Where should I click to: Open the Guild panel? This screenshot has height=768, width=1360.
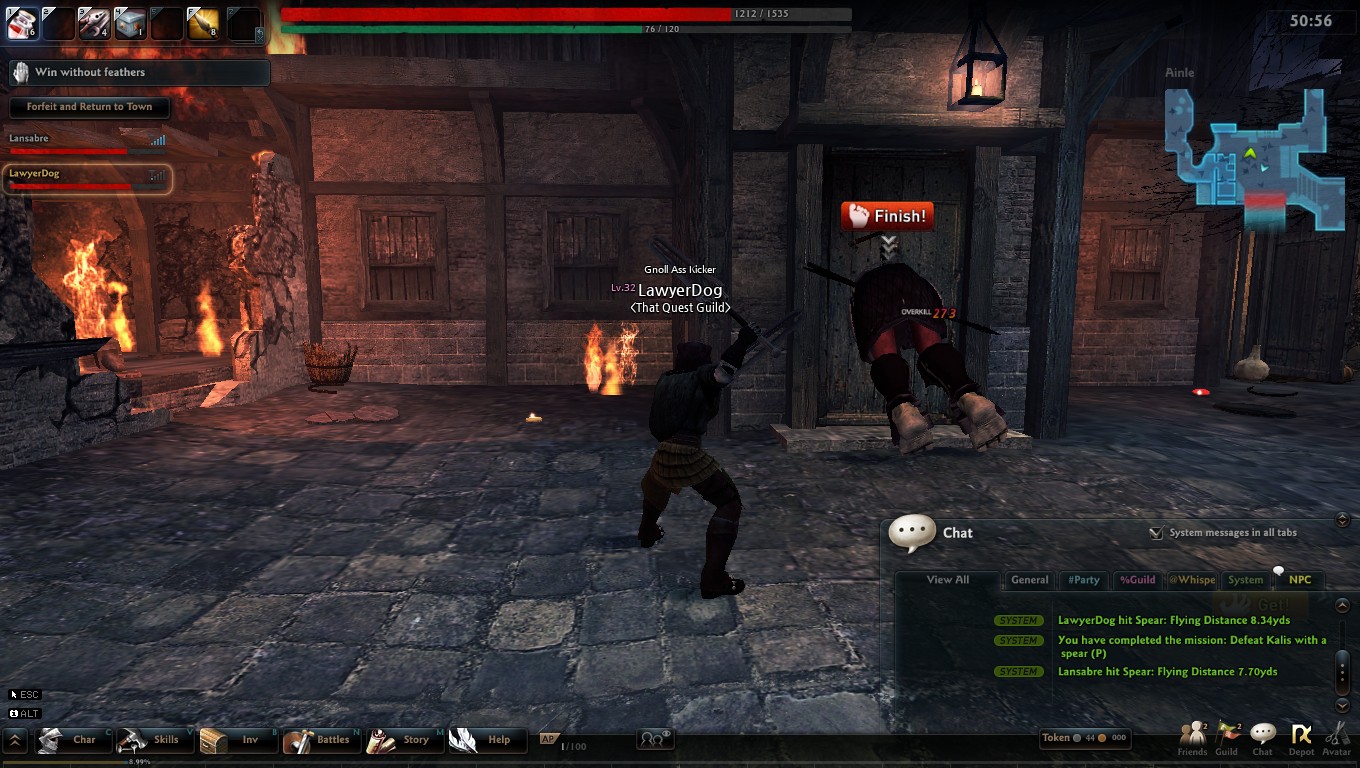[x=1227, y=739]
